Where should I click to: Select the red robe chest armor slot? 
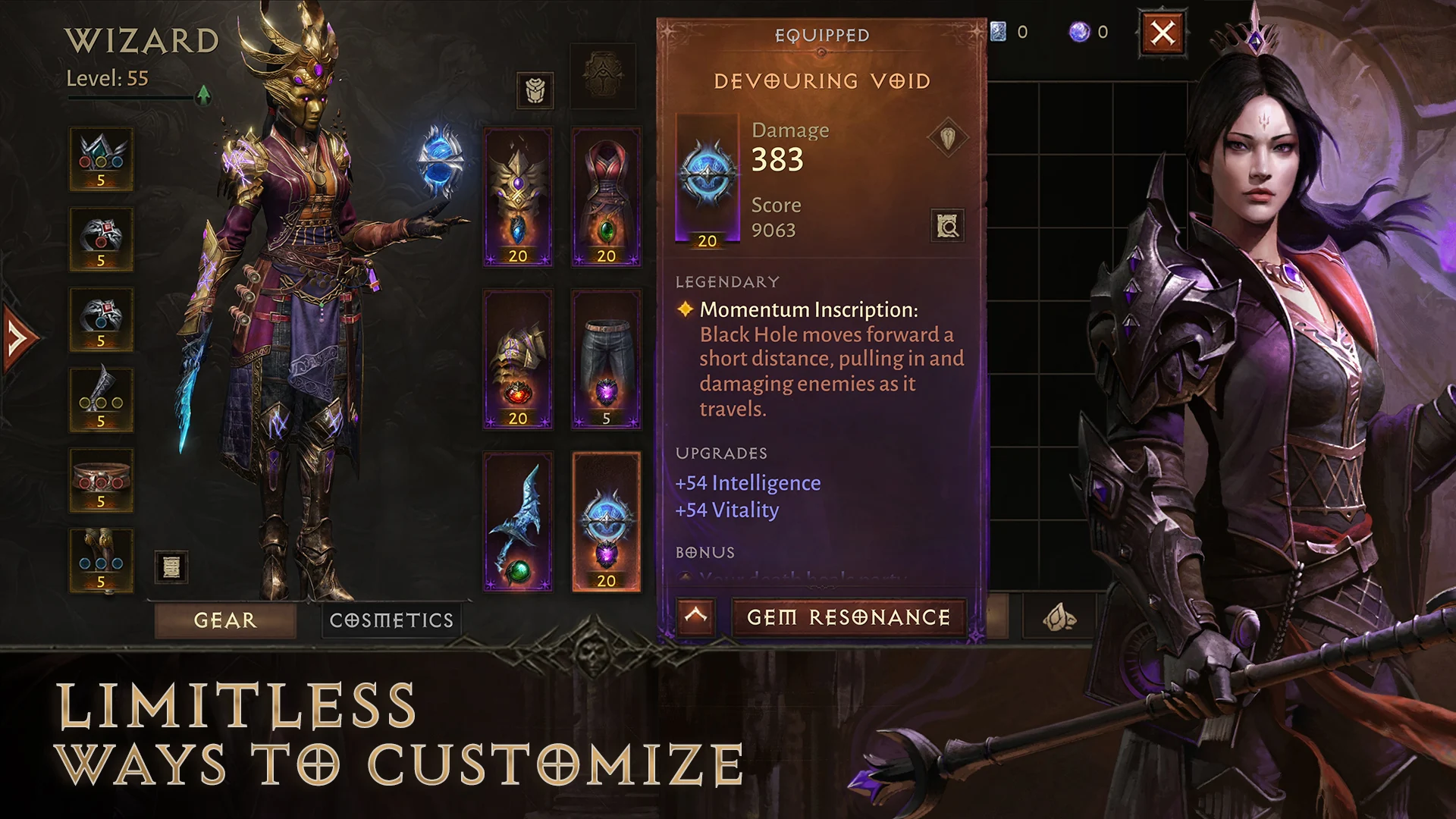coord(606,197)
